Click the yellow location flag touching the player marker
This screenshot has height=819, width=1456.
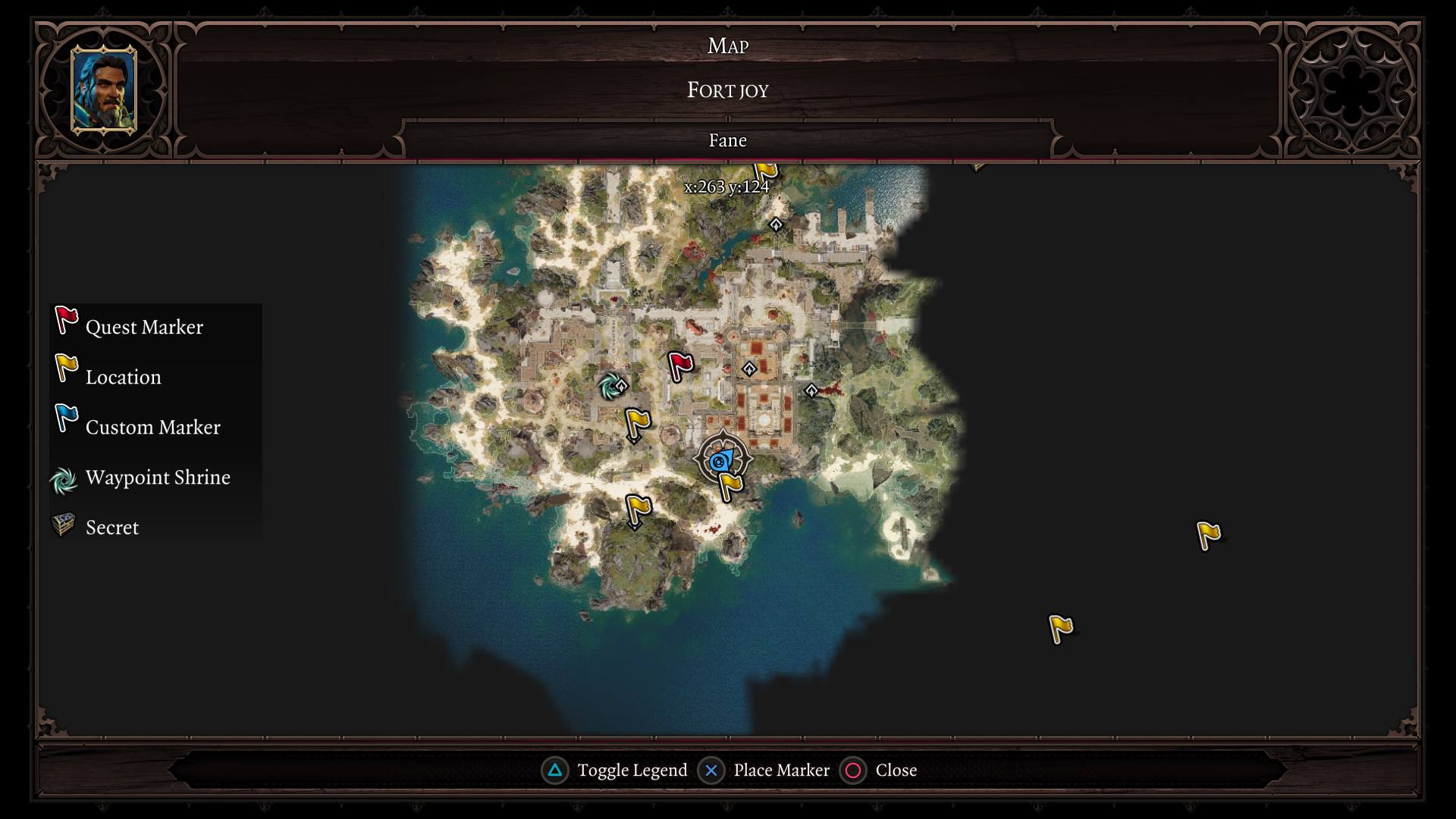(730, 485)
